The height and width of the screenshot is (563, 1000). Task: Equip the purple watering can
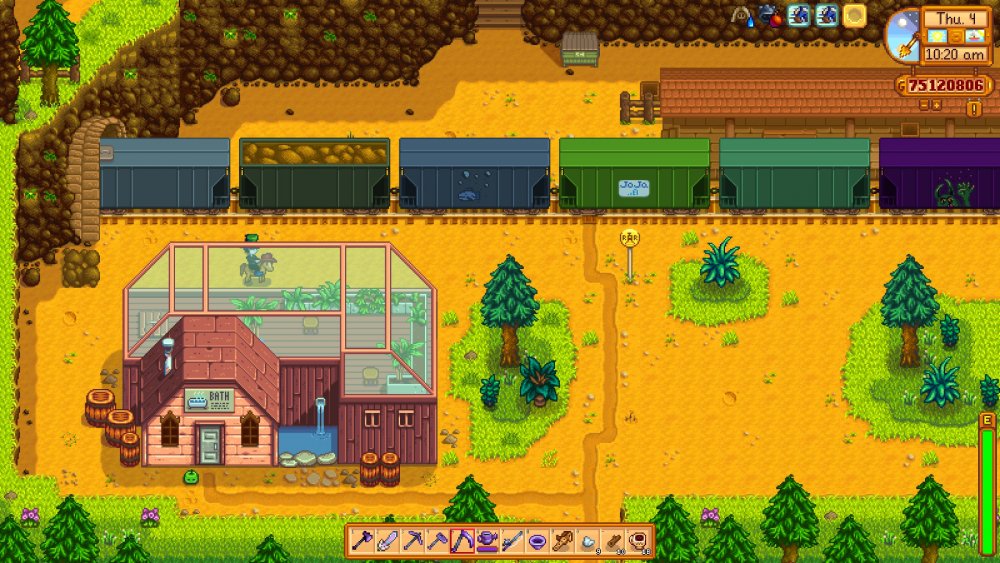[x=488, y=541]
